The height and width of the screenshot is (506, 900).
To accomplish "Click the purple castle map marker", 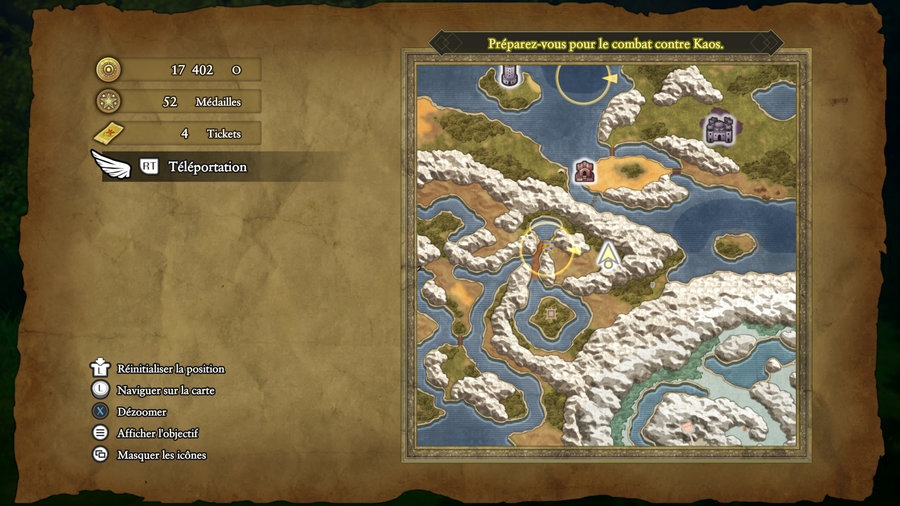I will (719, 127).
